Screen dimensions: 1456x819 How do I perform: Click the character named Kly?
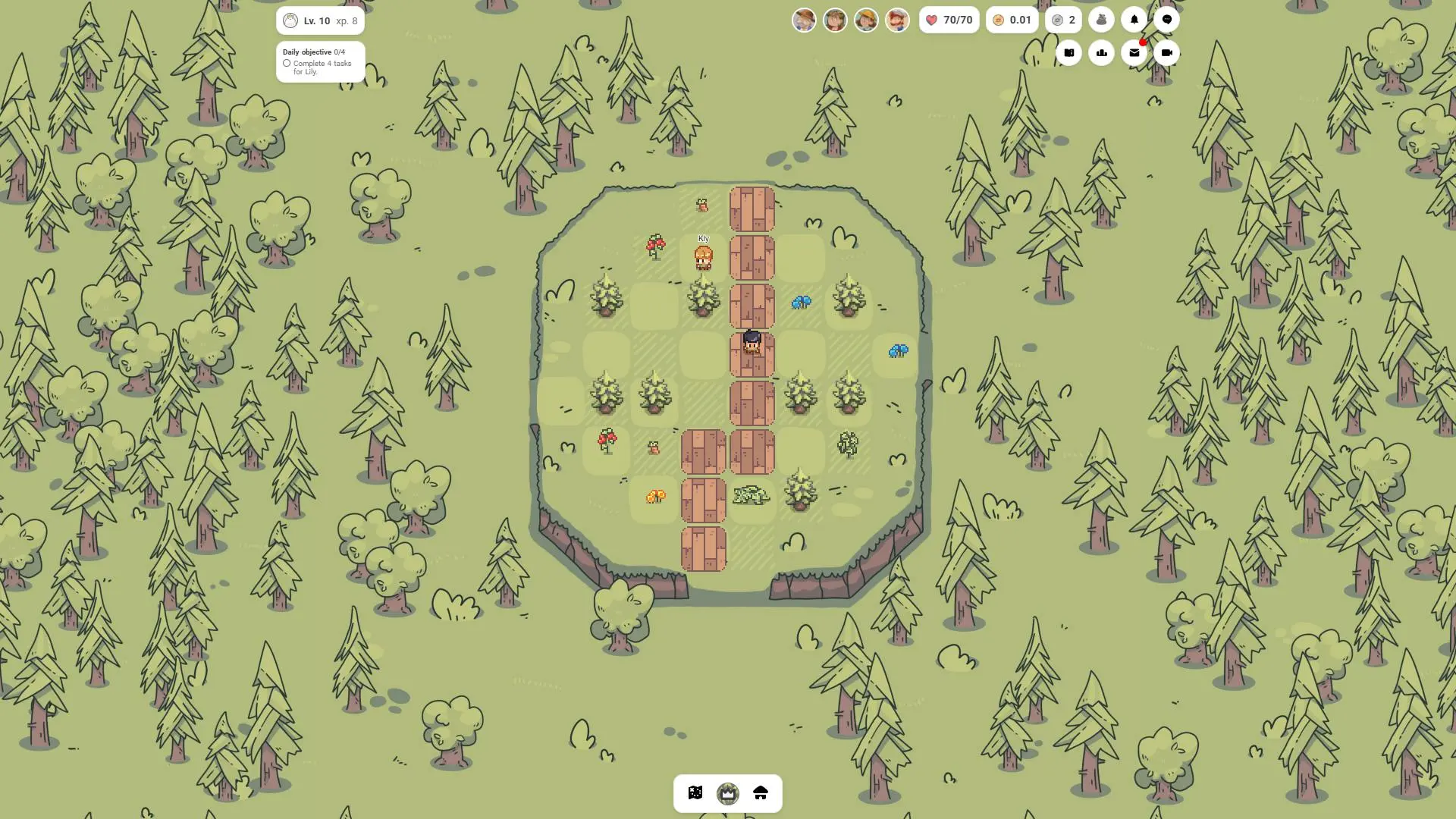[x=703, y=258]
